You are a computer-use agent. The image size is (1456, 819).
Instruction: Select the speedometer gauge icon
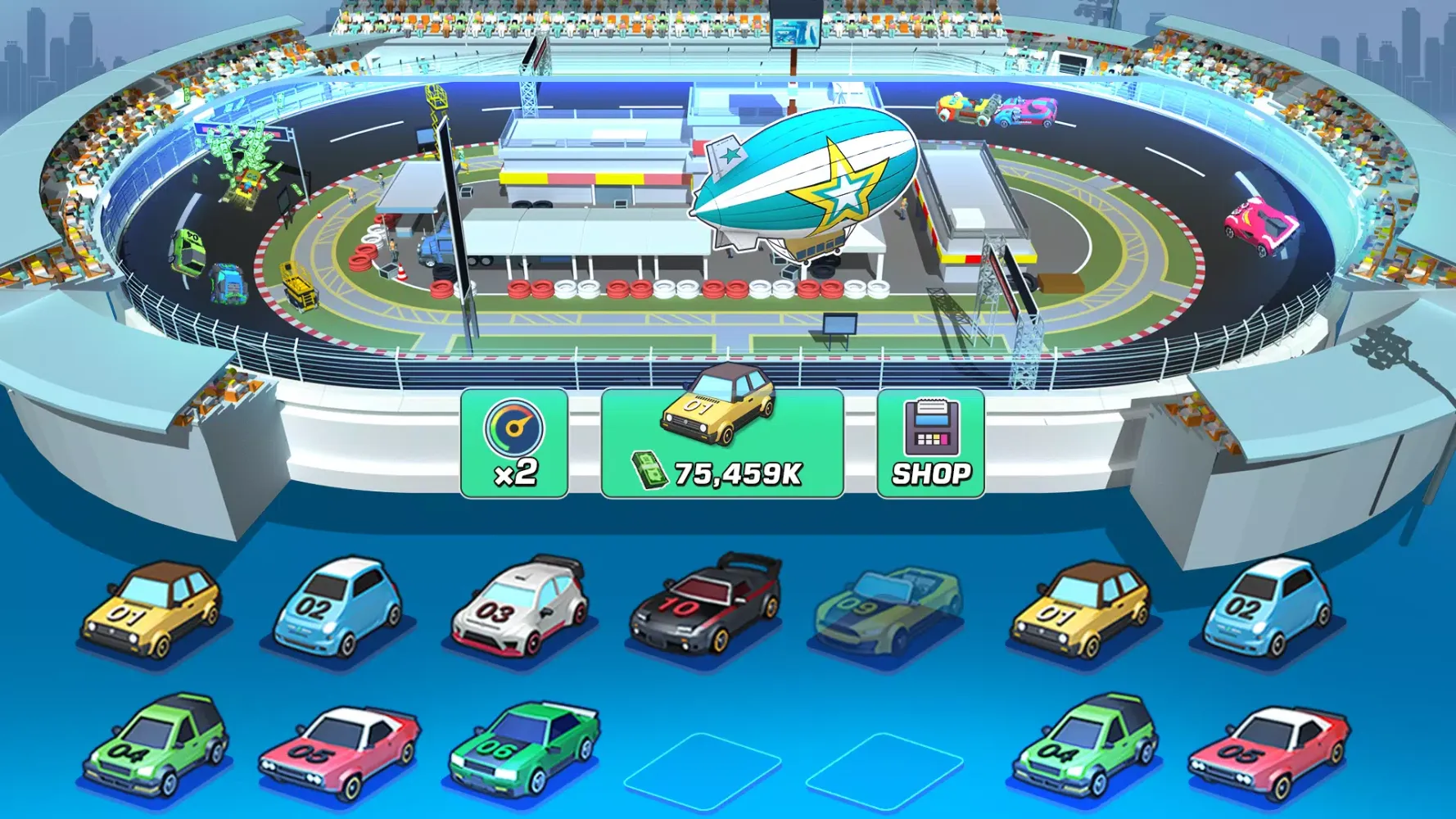tap(514, 428)
